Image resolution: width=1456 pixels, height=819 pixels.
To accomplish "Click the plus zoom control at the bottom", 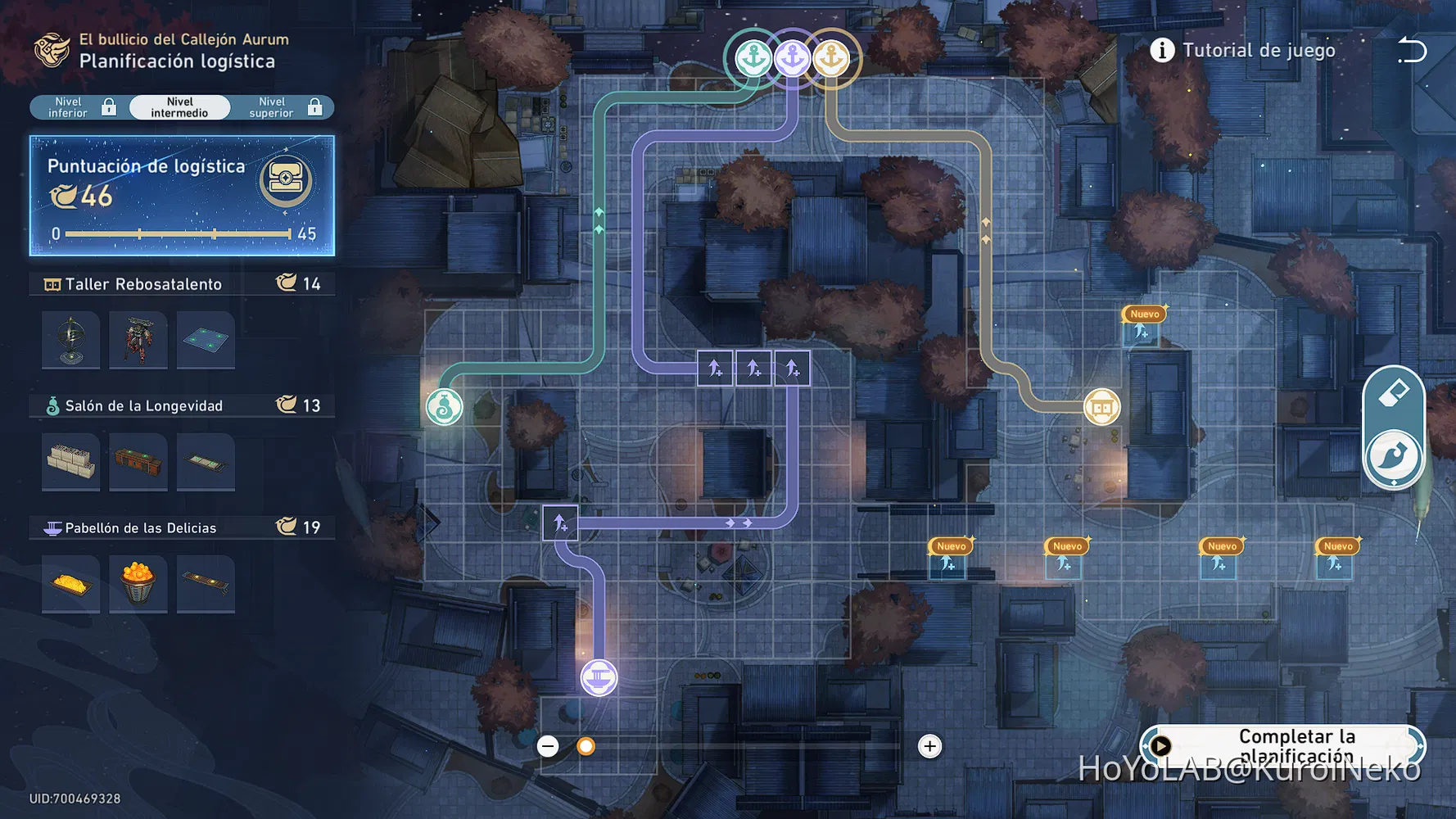I will [x=930, y=746].
